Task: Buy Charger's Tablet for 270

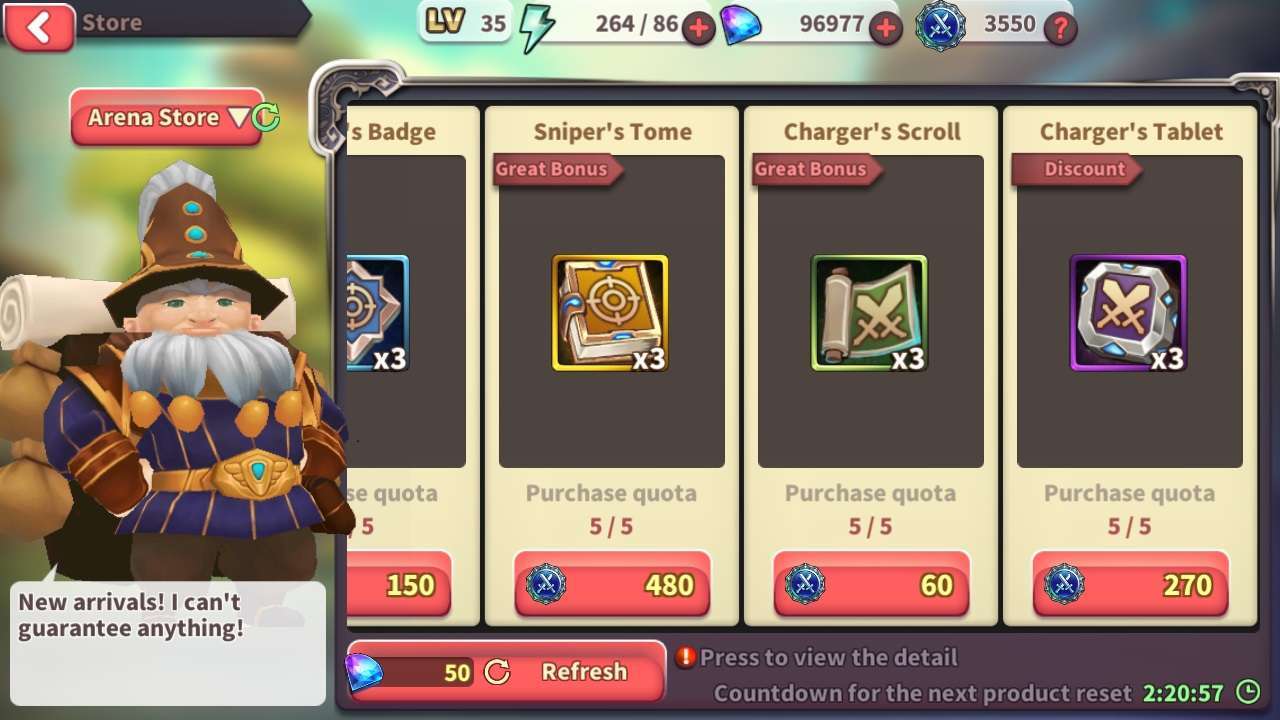Action: (x=1130, y=585)
